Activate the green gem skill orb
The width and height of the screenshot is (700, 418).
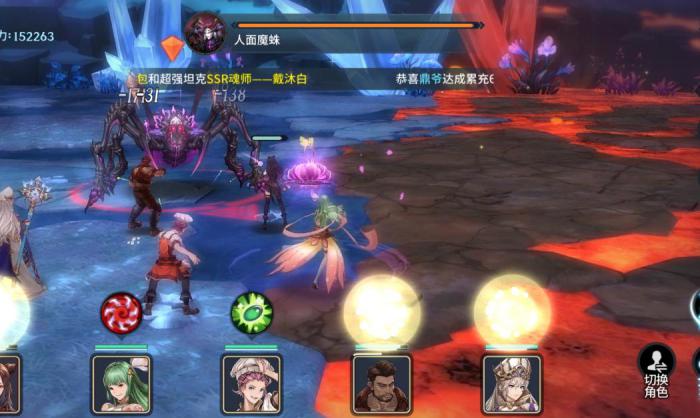[x=251, y=313]
